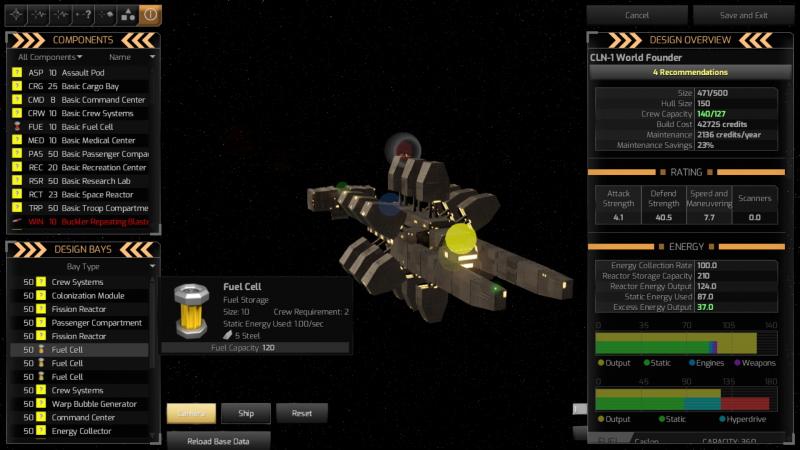Screen dimensions: 800x450
Task: Click Reload Base Data button
Action: pyautogui.click(x=218, y=440)
